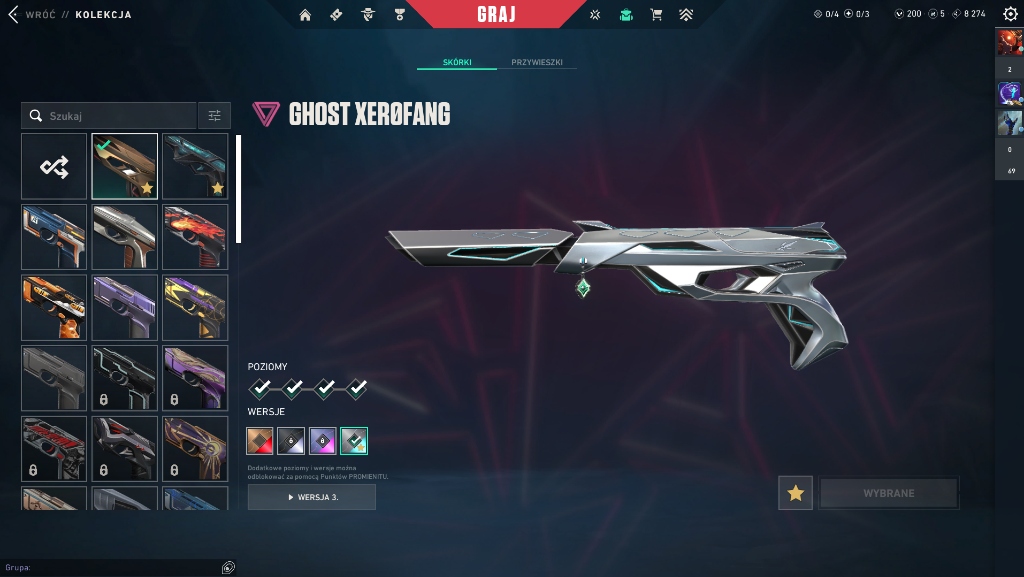Select the equipped skin with green checkmark
Viewport: 1024px width, 577px height.
(x=125, y=166)
